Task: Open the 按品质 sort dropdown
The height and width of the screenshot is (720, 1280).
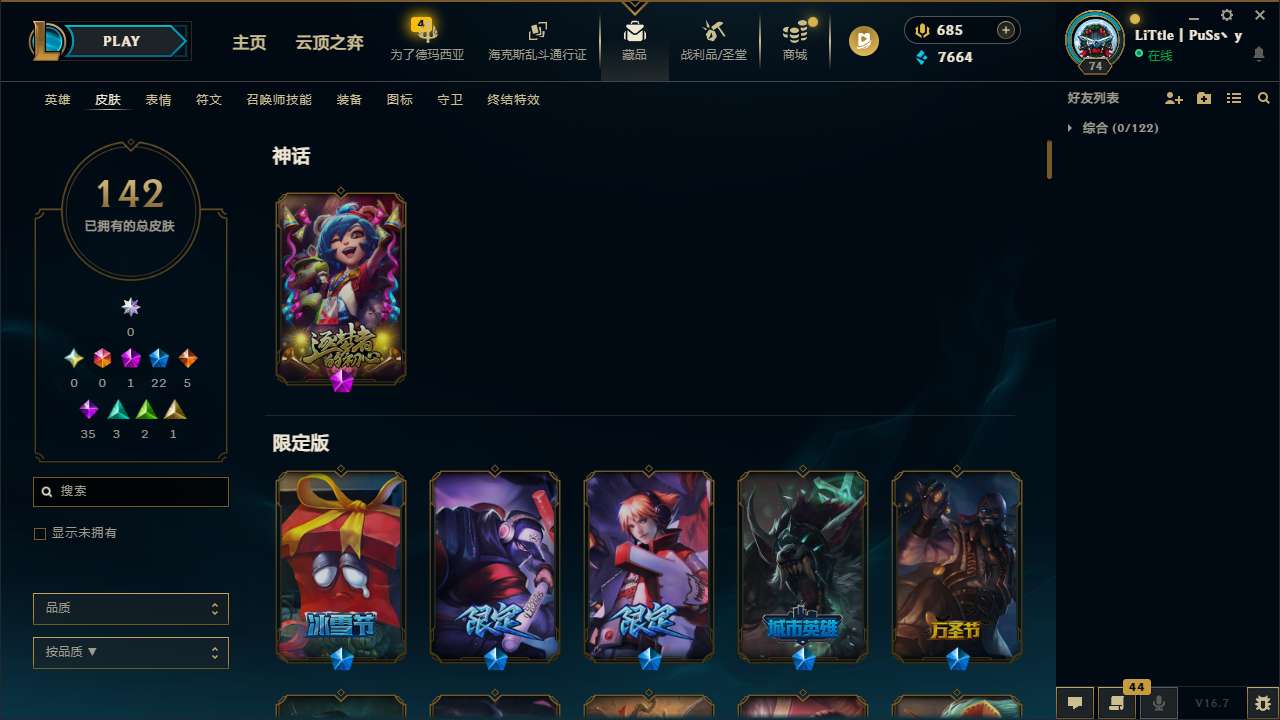Action: click(130, 652)
